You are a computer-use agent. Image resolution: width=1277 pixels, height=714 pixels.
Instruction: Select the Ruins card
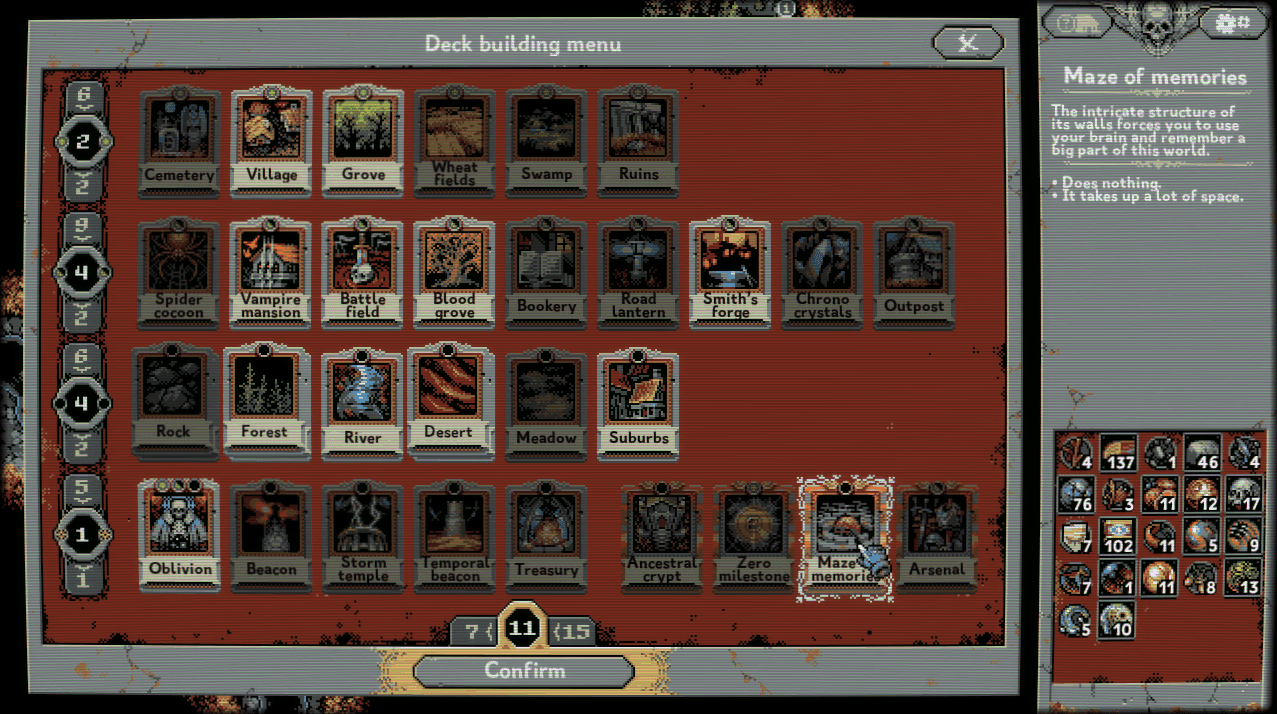click(638, 140)
